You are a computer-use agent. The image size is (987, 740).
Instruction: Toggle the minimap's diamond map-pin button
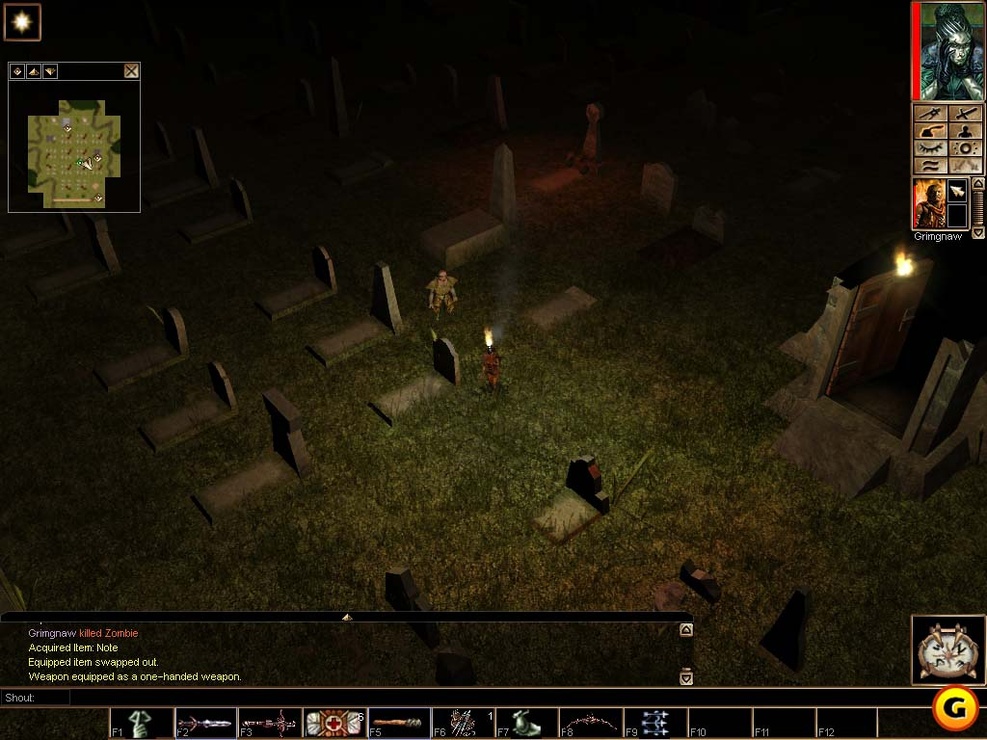point(17,71)
